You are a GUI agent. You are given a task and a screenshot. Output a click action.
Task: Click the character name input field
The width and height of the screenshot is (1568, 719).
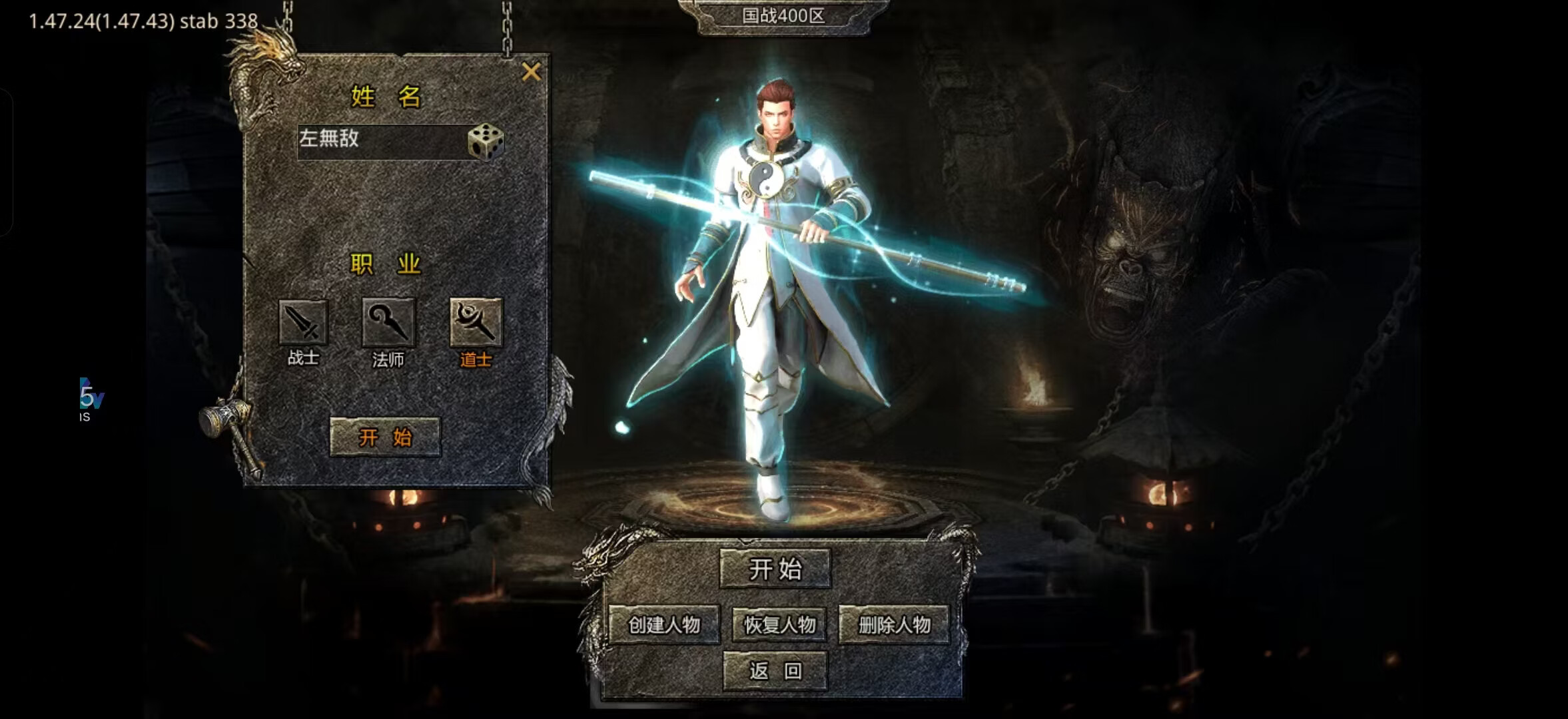coord(380,140)
